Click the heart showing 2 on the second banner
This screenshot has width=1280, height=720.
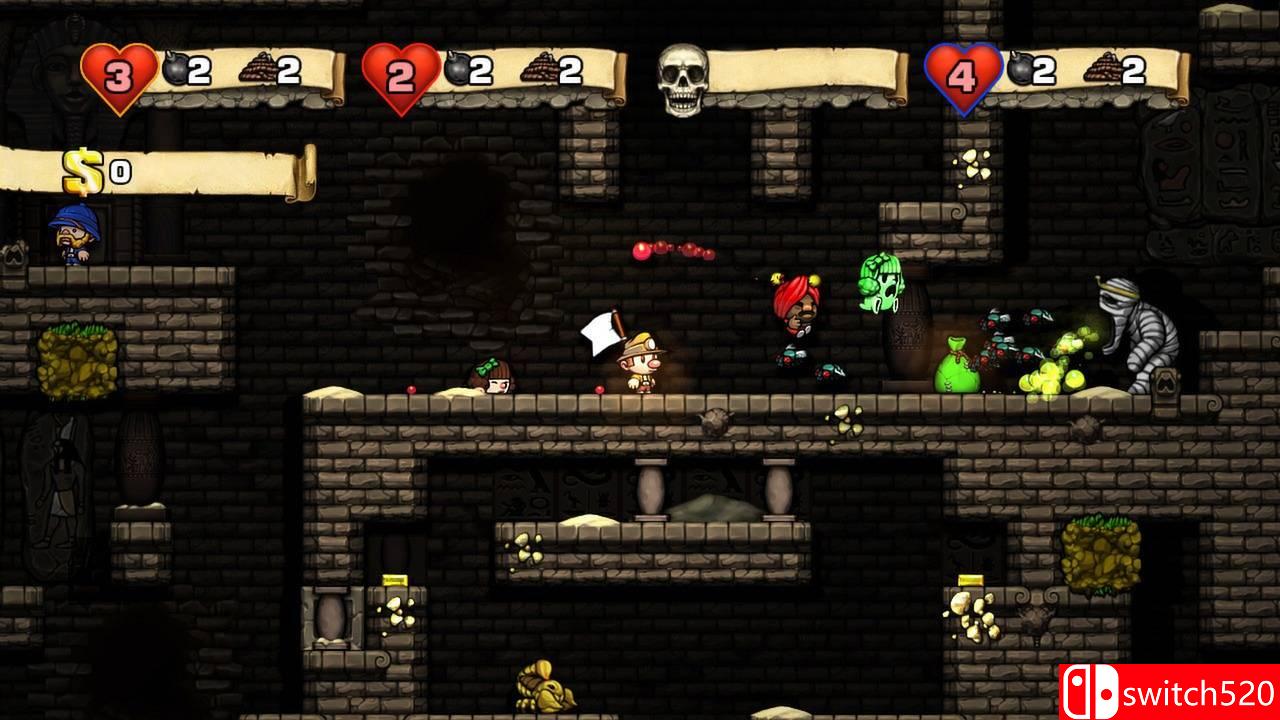(398, 70)
